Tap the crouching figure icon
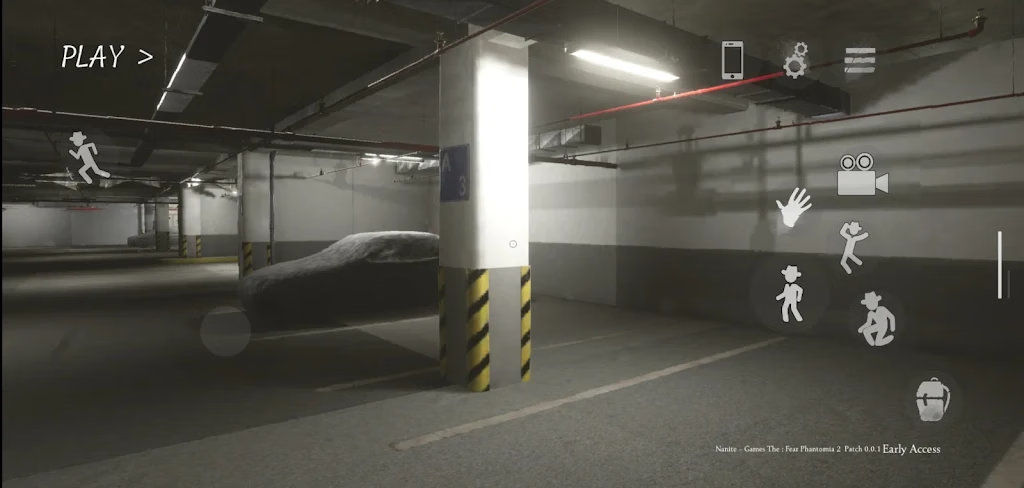Image resolution: width=1024 pixels, height=488 pixels. 876,319
